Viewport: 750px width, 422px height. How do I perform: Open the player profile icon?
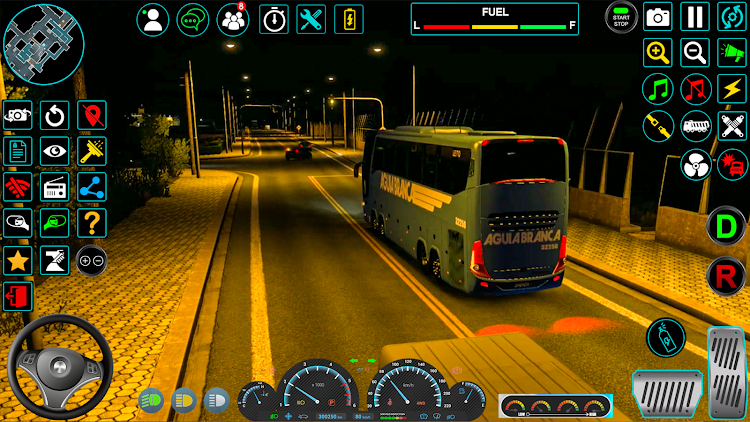point(153,19)
